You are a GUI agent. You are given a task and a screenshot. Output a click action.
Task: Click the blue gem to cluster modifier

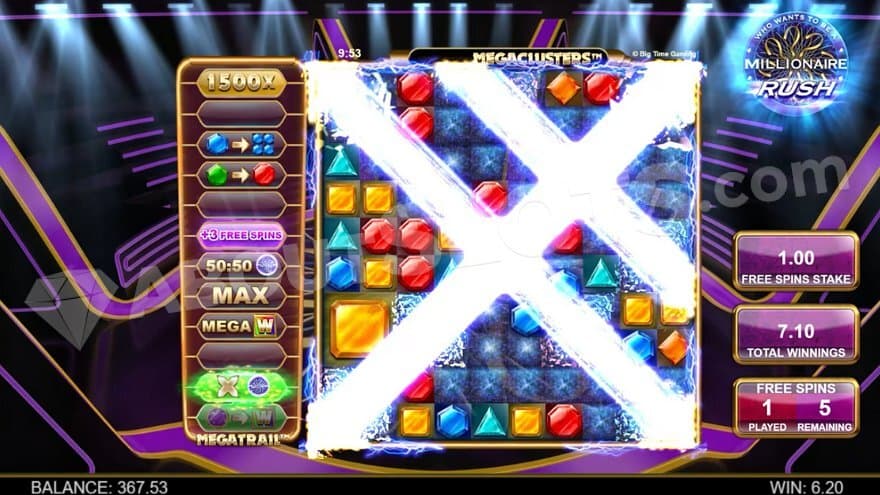click(241, 144)
